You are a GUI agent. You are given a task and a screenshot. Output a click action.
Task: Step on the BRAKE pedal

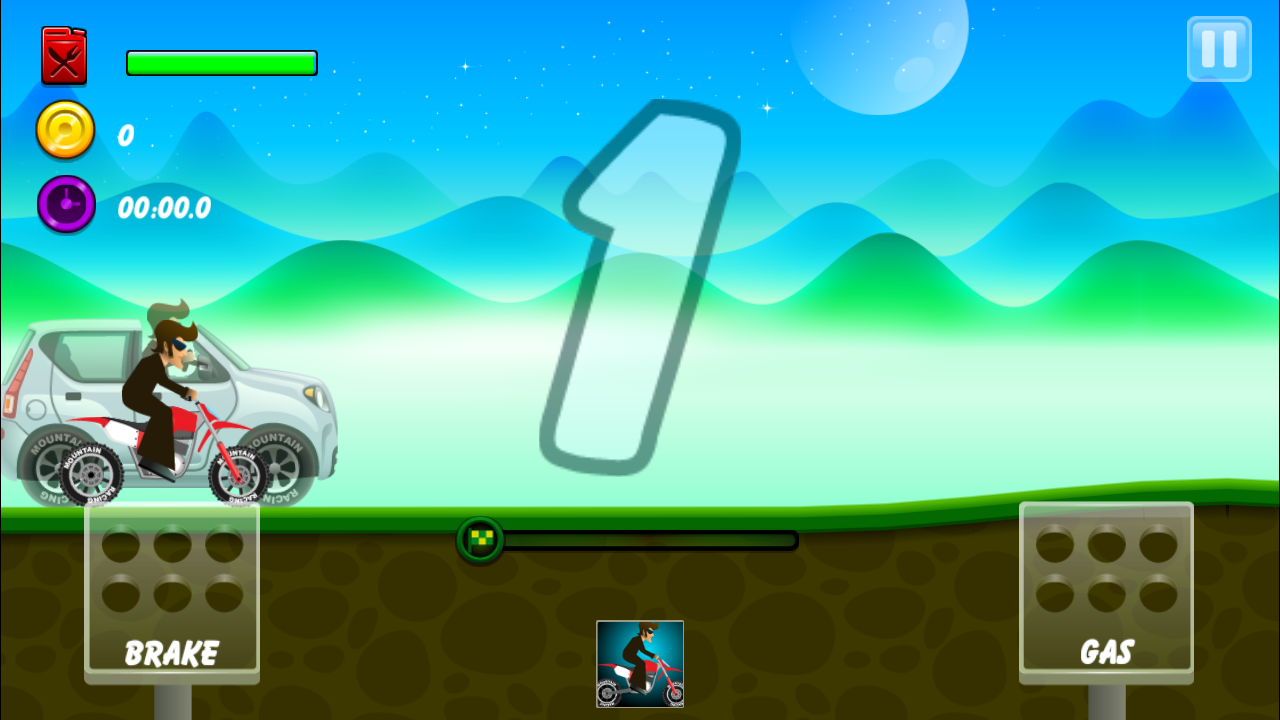tap(172, 592)
